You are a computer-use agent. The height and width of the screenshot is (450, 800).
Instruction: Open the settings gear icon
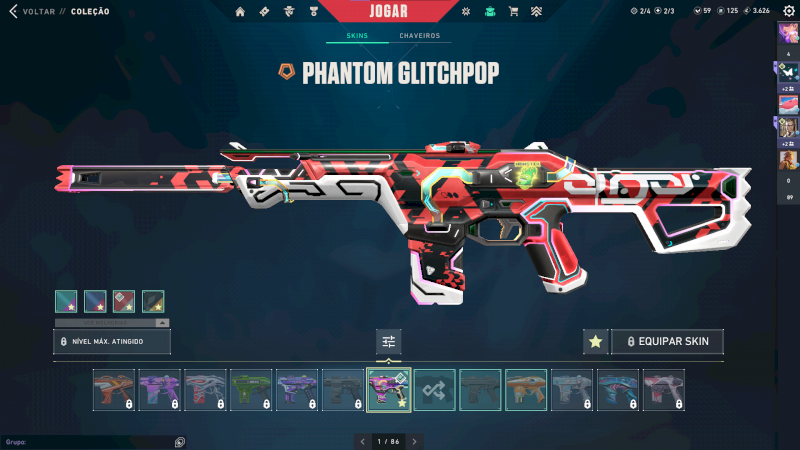pyautogui.click(x=789, y=11)
